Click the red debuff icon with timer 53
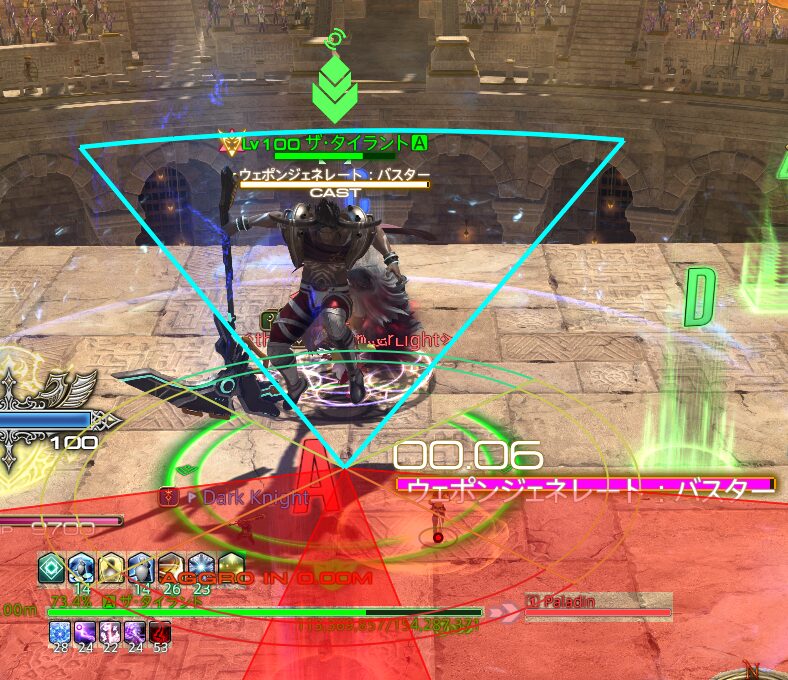This screenshot has height=680, width=788. tap(160, 632)
